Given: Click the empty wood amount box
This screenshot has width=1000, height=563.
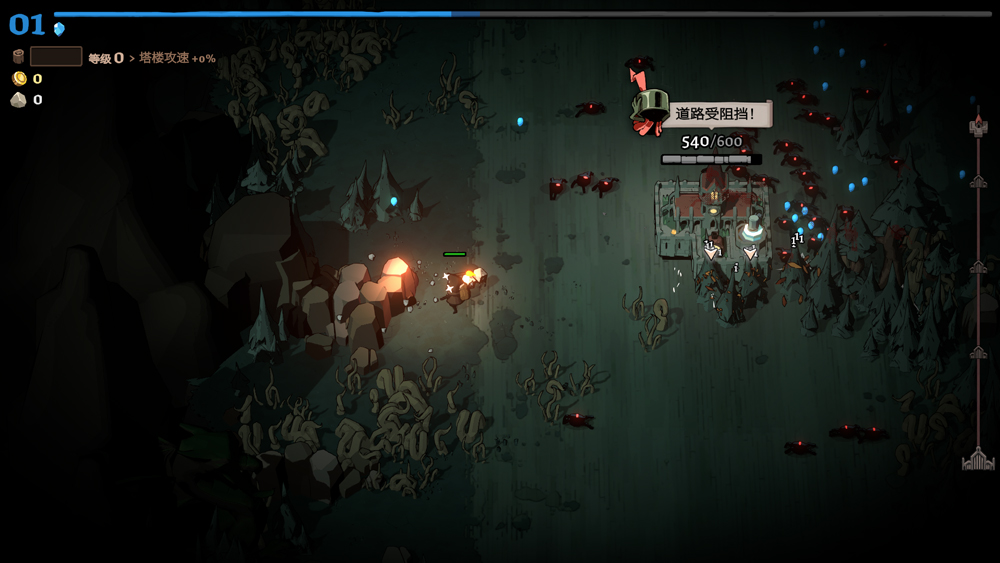Looking at the screenshot, I should tap(56, 57).
